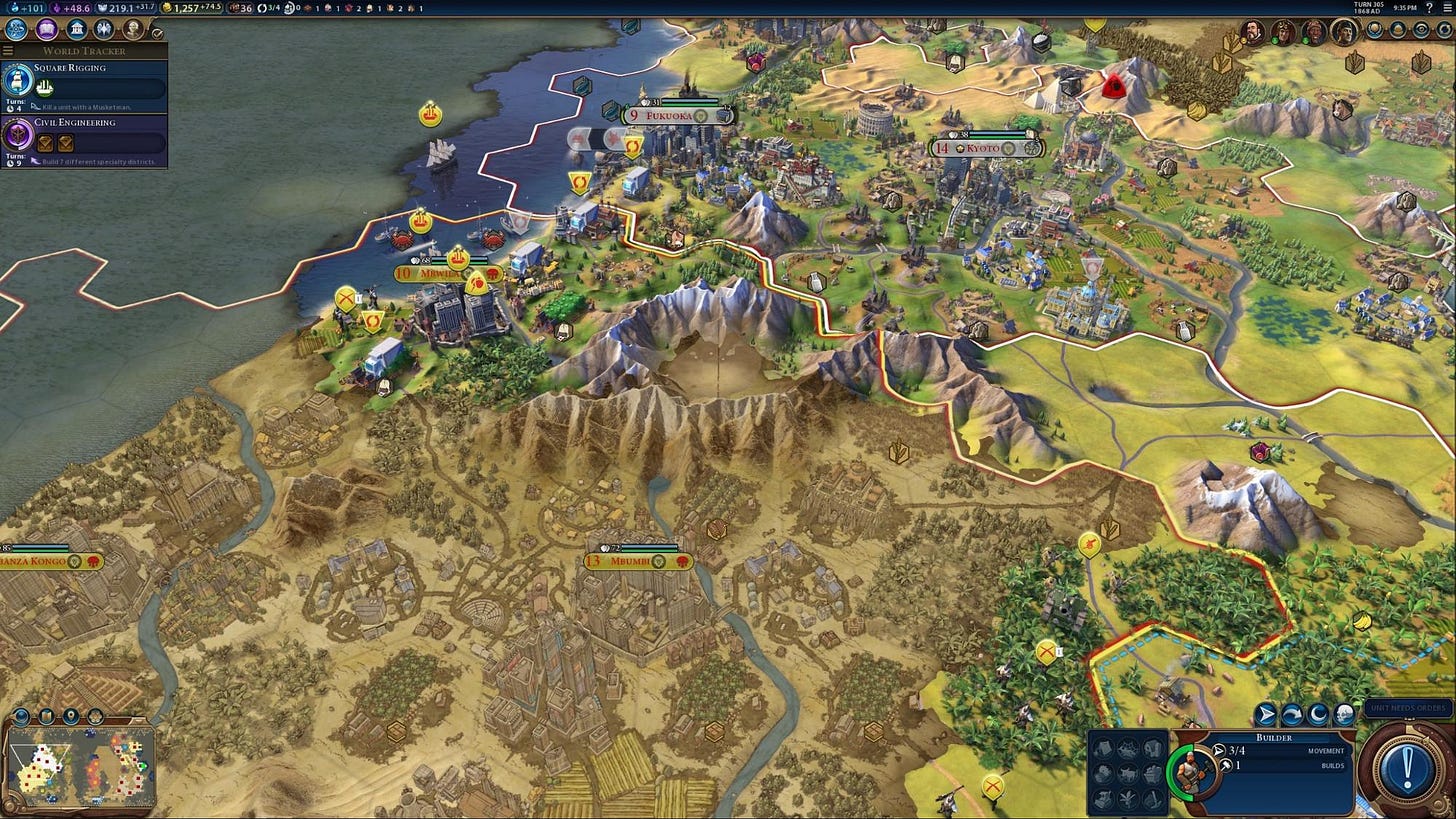1456x819 pixels.
Task: Toggle map pin list above minimap
Action: click(x=71, y=716)
